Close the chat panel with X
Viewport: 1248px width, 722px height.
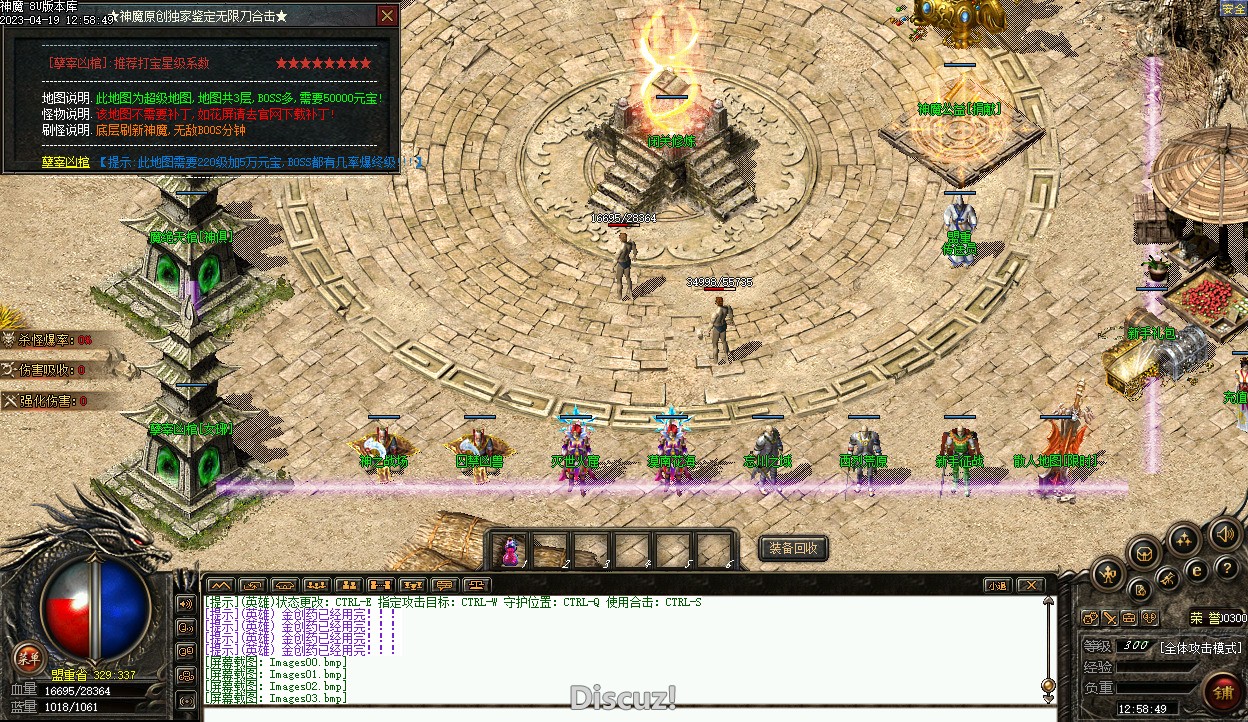pos(1031,585)
